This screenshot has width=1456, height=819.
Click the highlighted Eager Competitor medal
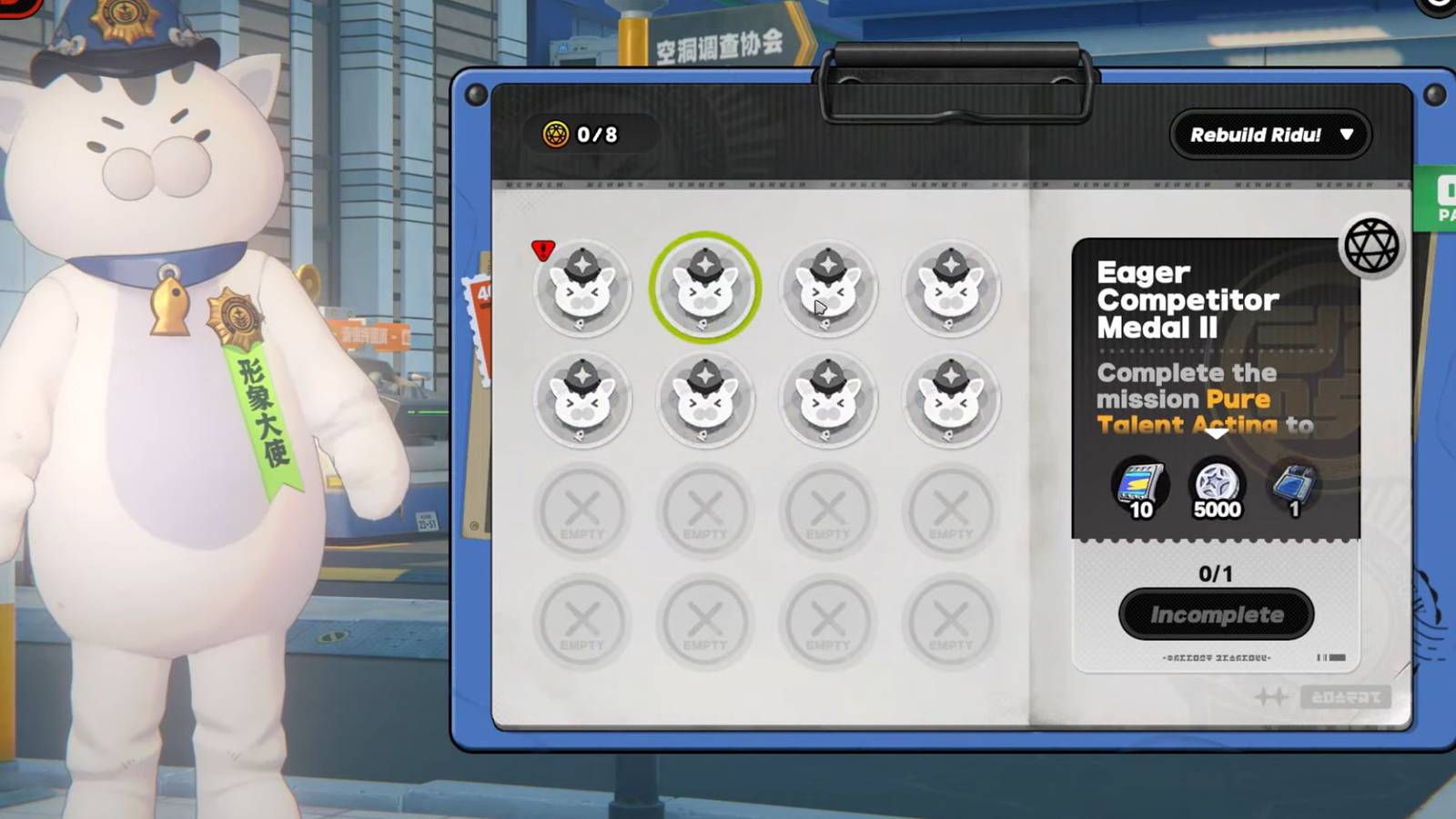tap(705, 289)
